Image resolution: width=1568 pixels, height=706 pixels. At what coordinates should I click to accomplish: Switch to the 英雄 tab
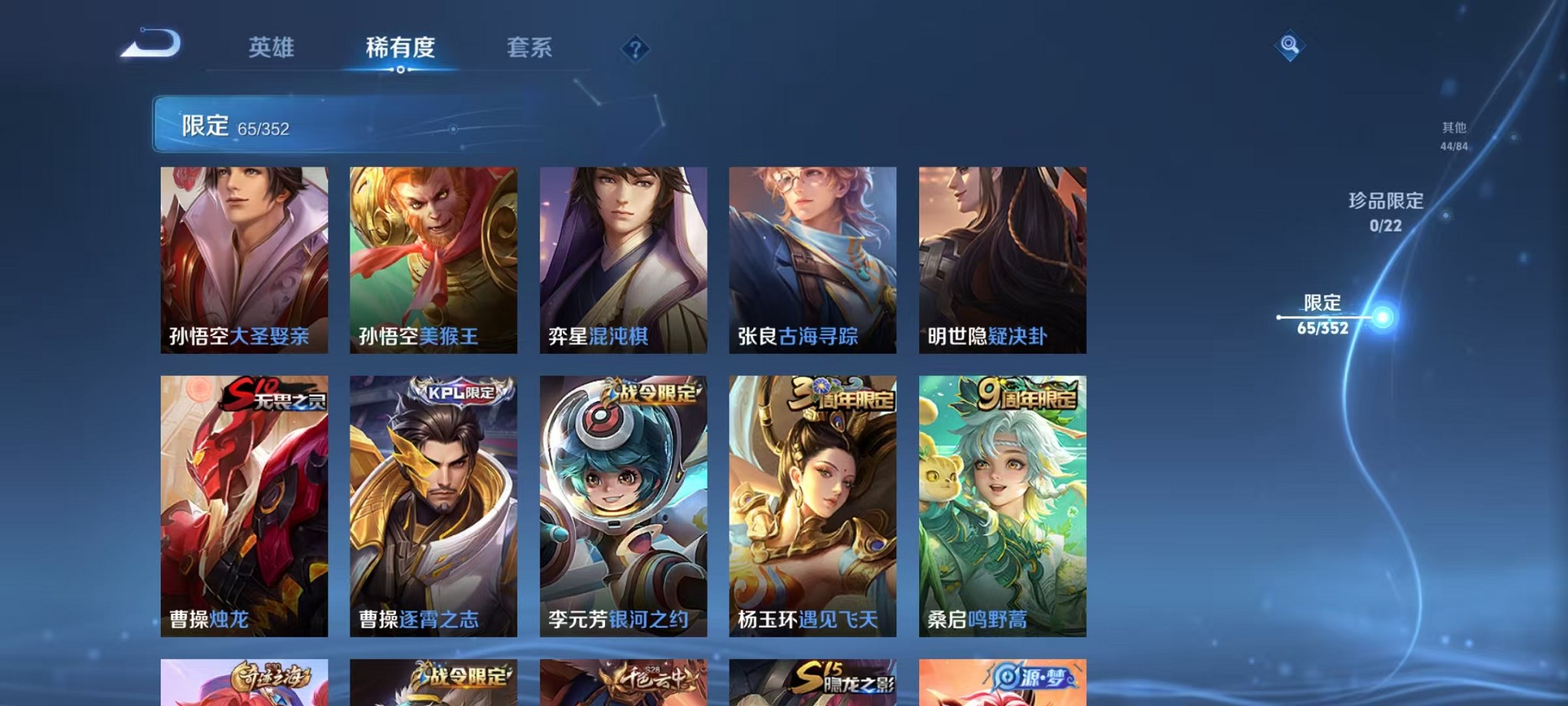click(272, 48)
